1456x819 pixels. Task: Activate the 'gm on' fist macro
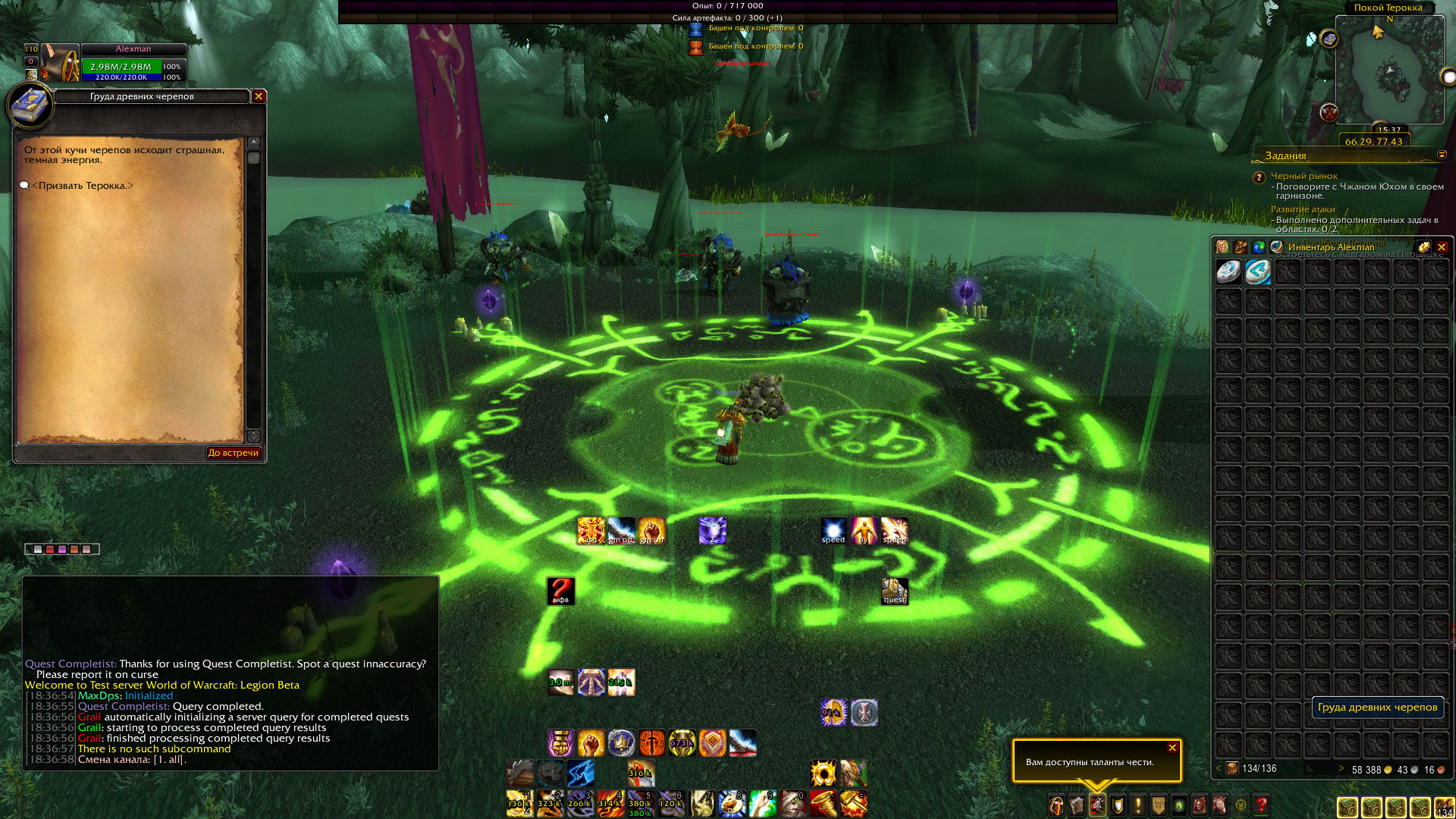651,531
